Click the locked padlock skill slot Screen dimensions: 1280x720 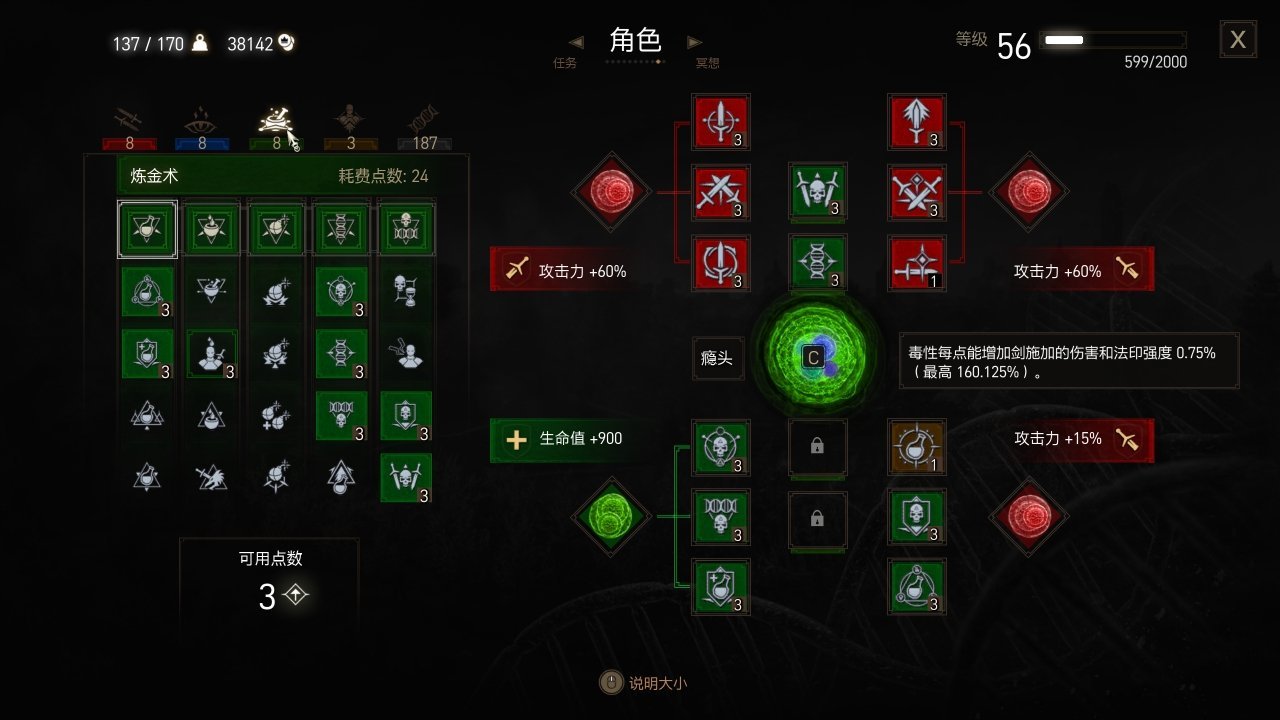[818, 447]
